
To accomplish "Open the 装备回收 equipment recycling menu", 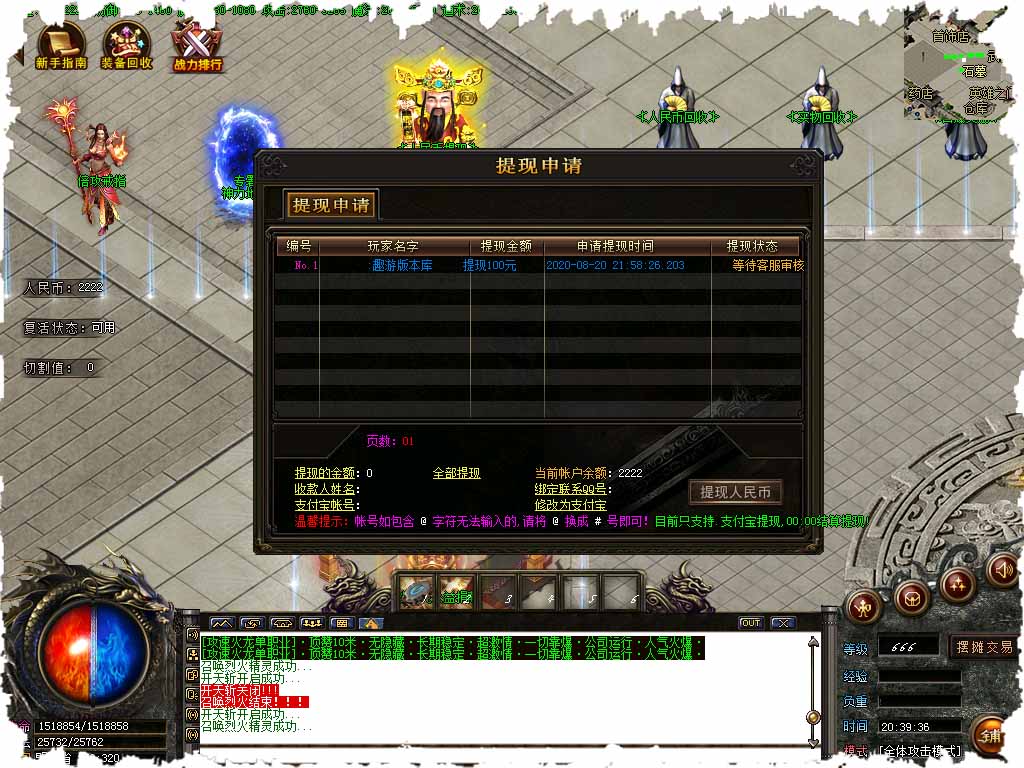I will [x=127, y=46].
